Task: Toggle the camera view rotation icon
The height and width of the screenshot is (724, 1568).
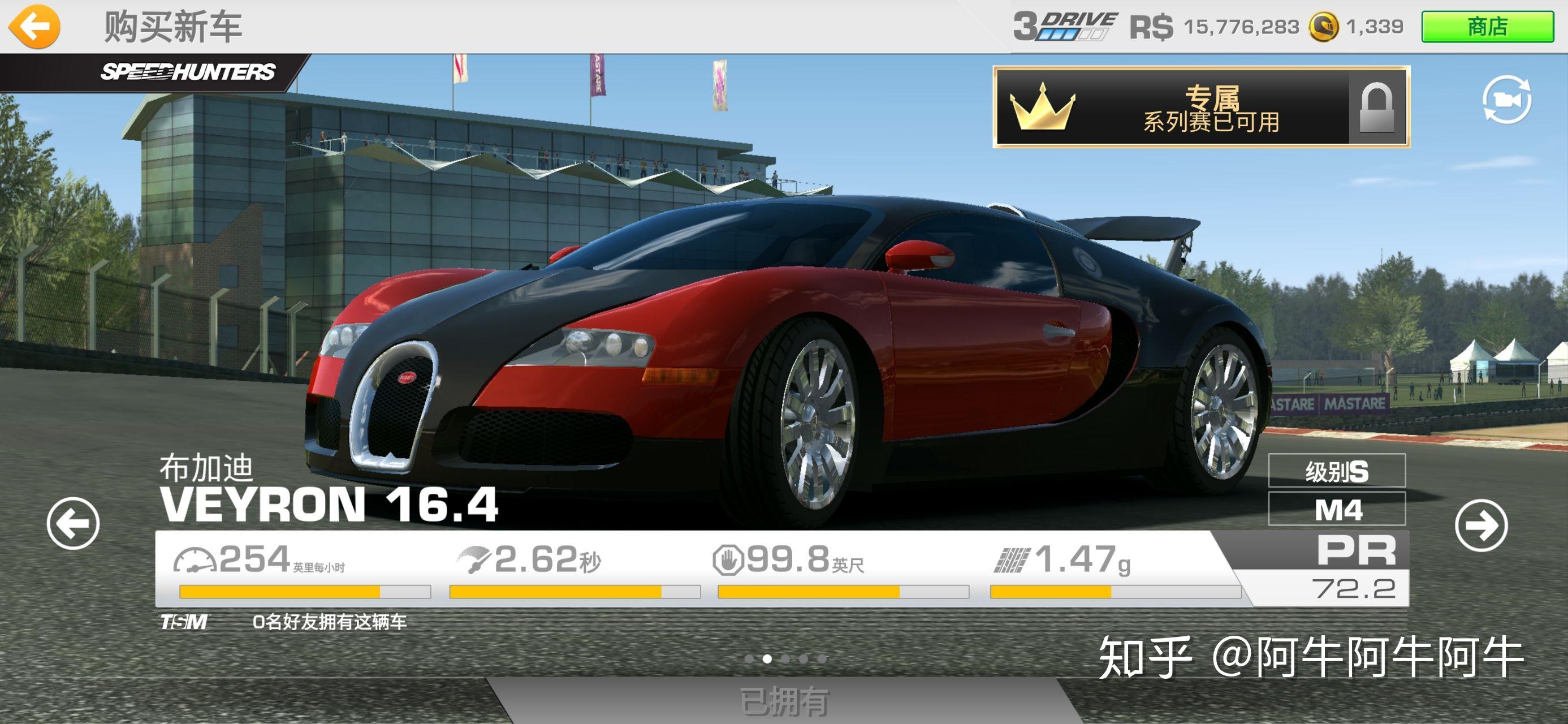Action: click(x=1506, y=100)
